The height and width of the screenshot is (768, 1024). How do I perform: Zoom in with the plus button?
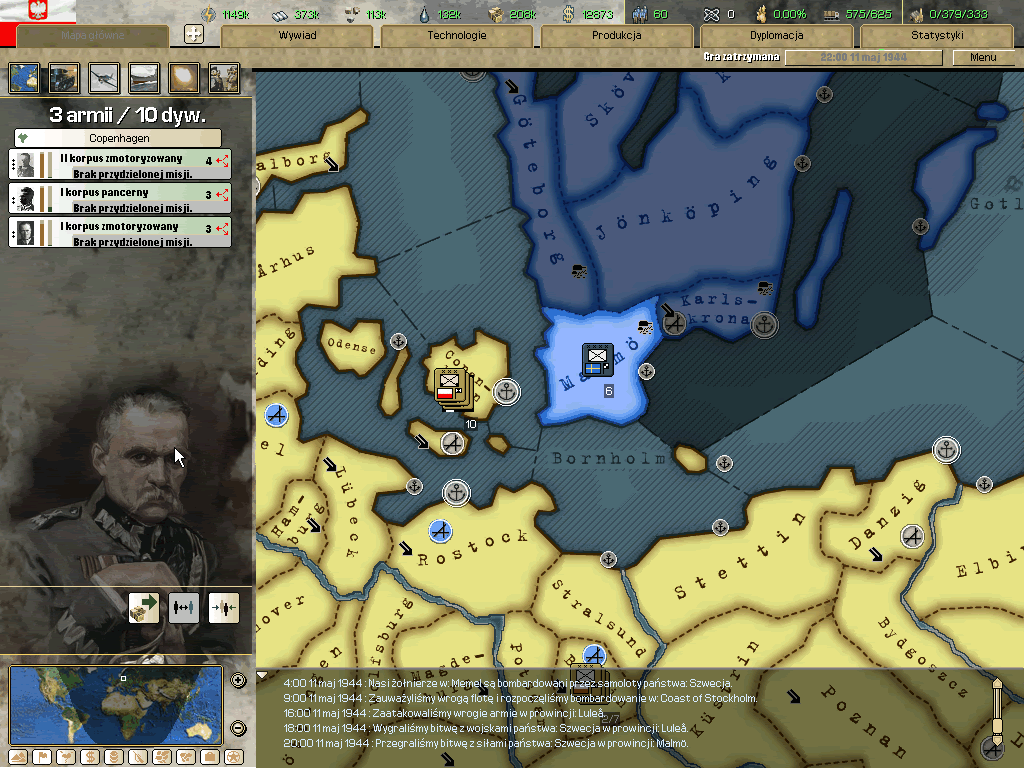pos(238,681)
